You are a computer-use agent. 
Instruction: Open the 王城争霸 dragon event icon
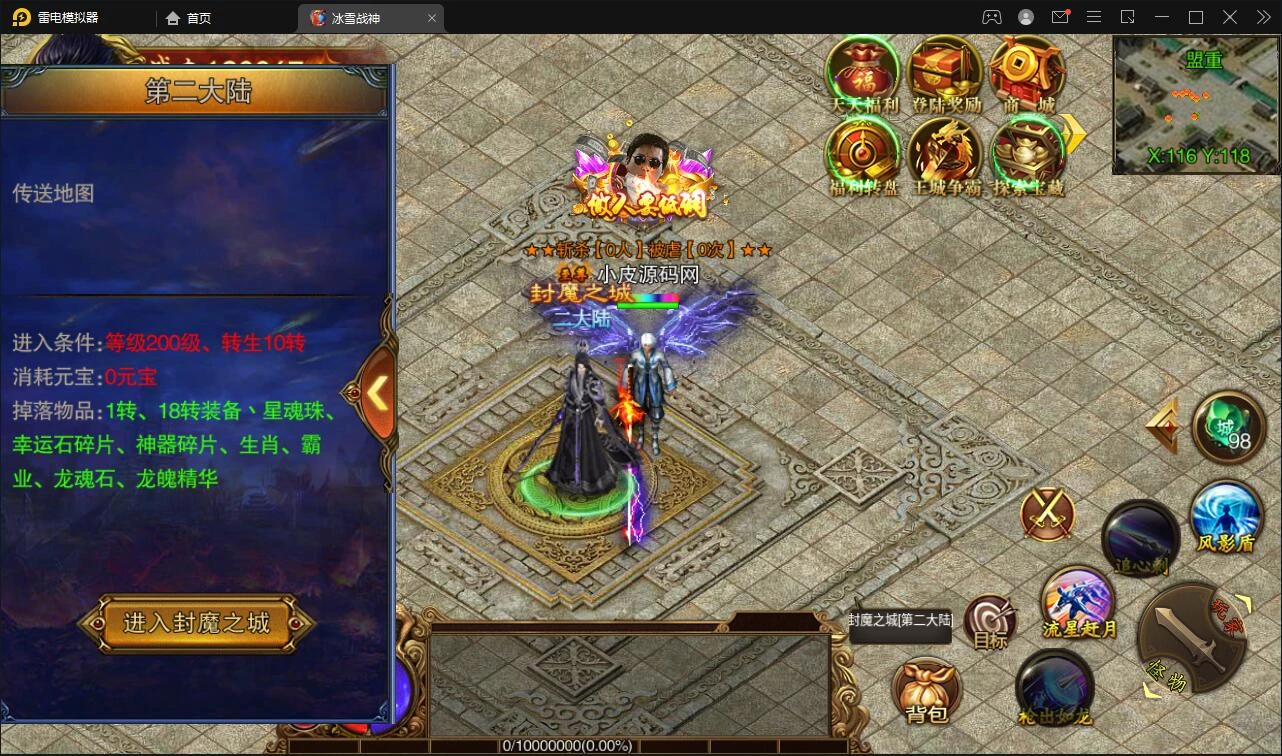point(945,154)
